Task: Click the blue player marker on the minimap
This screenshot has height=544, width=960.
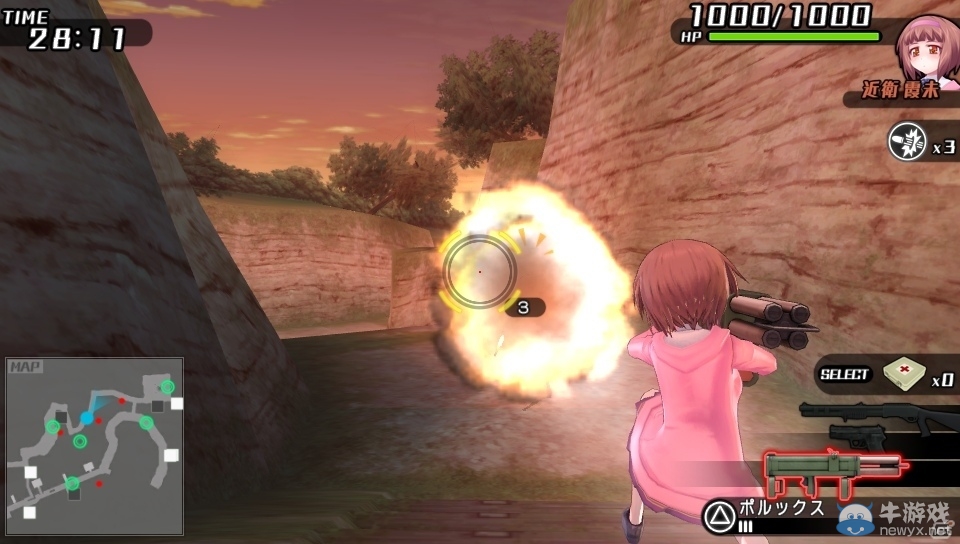Action: (87, 417)
